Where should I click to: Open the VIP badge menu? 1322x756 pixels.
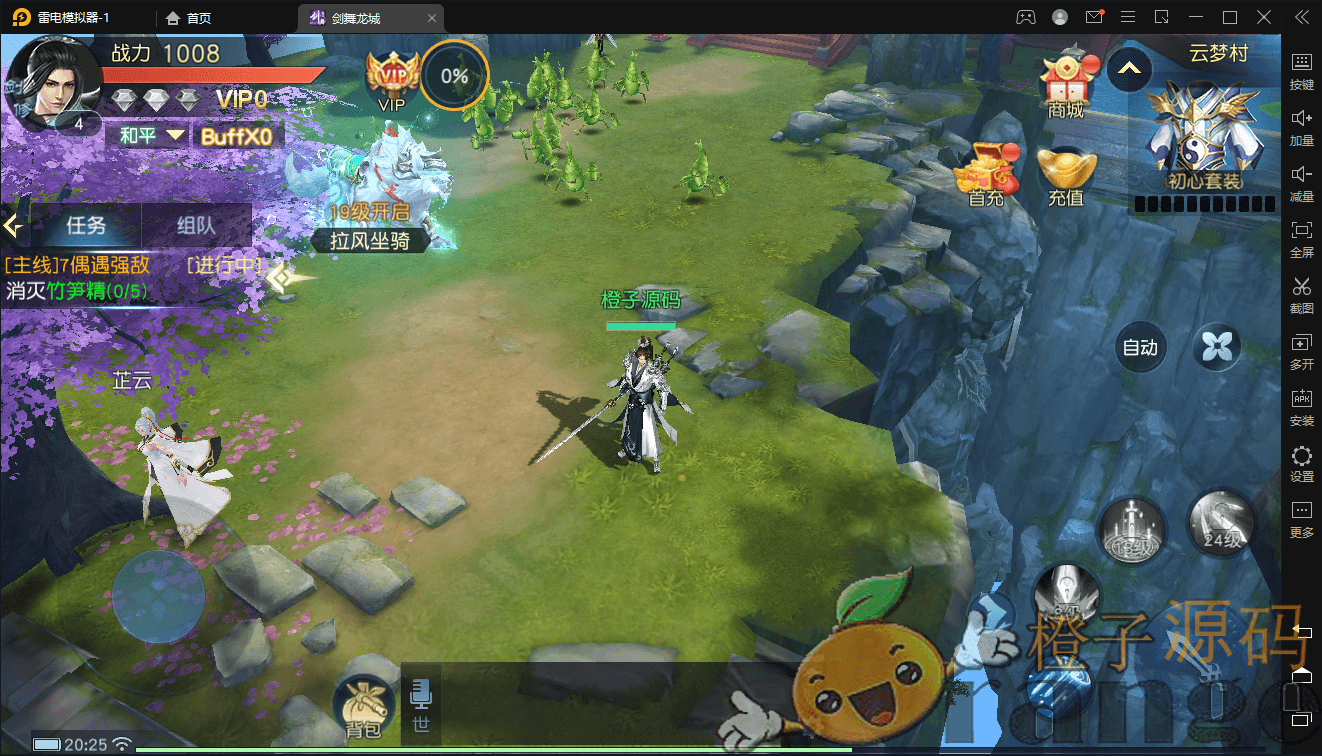coord(391,76)
